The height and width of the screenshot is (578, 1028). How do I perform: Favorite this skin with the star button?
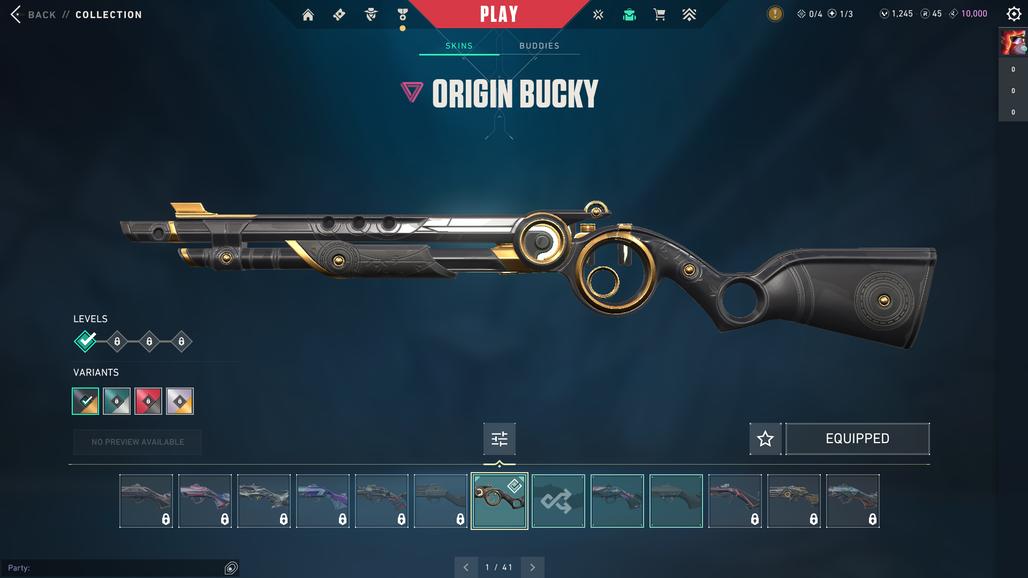[x=765, y=439]
